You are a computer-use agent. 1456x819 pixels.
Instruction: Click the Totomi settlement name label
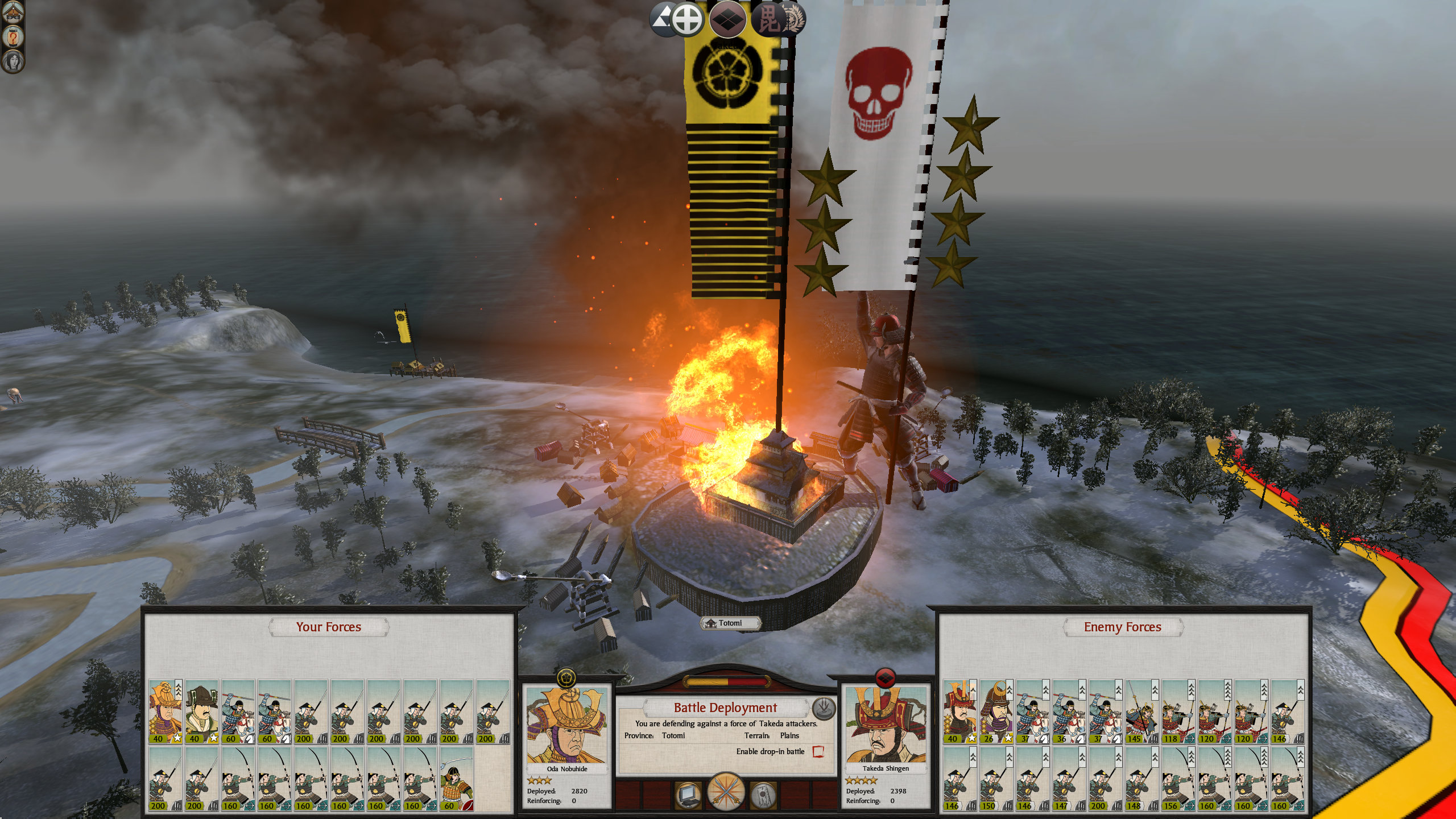pos(730,623)
